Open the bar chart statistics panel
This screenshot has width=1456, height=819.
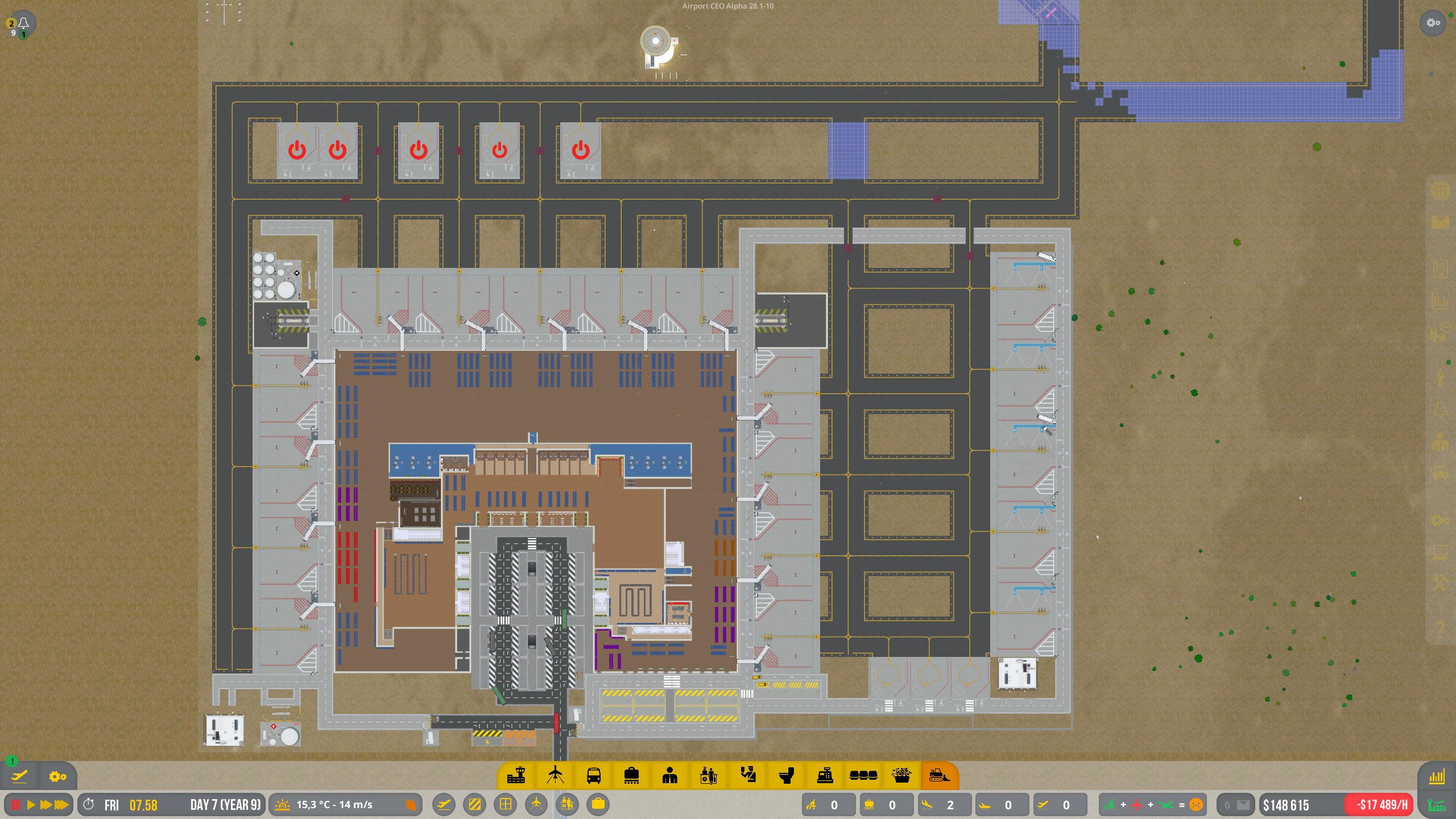[1437, 777]
